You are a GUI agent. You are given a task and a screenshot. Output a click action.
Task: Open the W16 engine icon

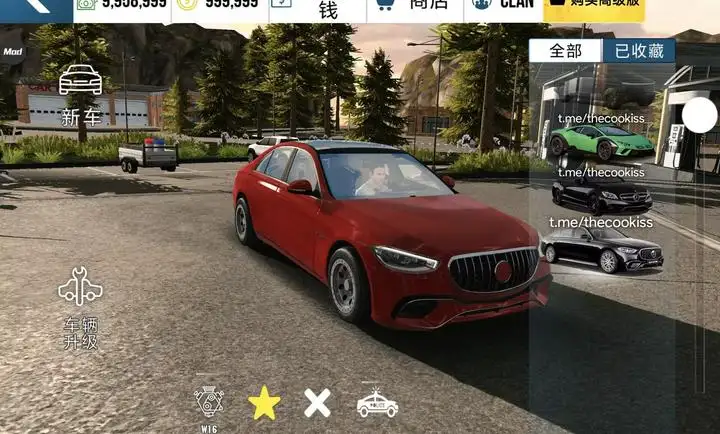(209, 404)
